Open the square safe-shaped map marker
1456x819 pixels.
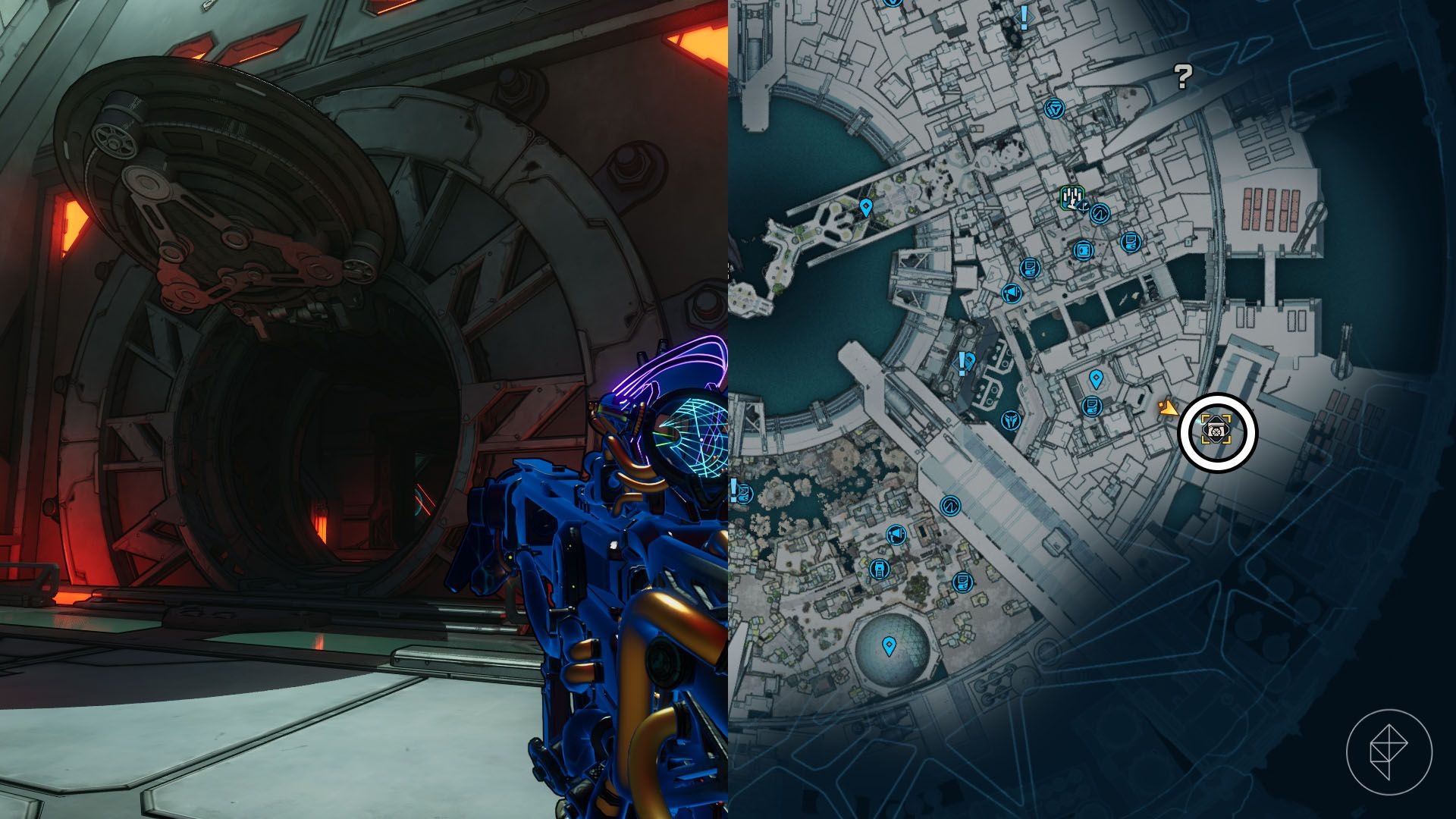point(1082,250)
